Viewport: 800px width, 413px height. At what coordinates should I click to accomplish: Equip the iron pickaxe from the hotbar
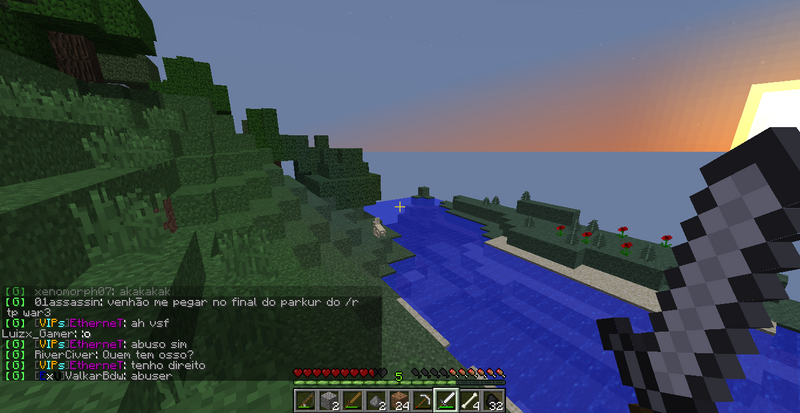pos(420,402)
